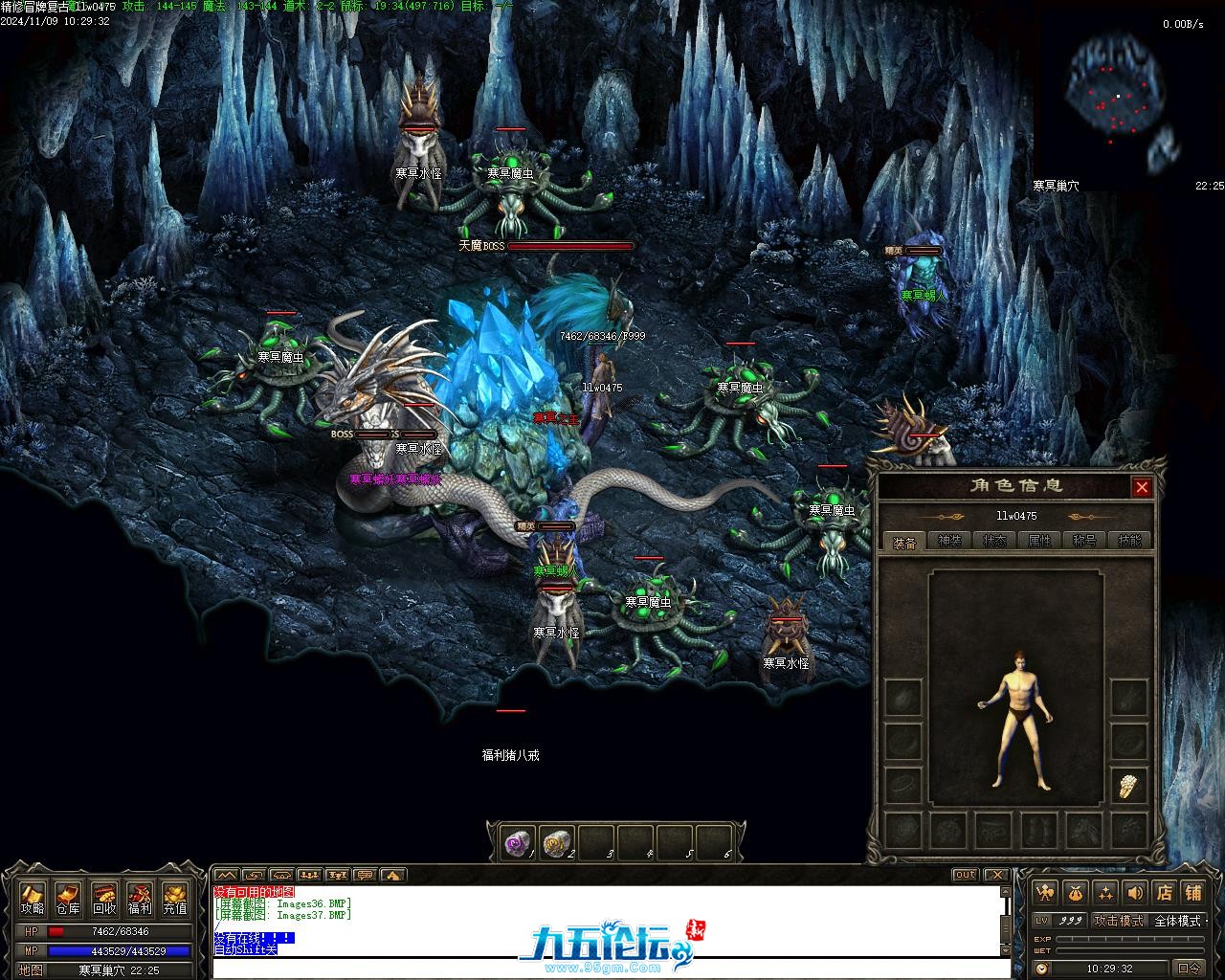The width and height of the screenshot is (1225, 980).
Task: Open the character panel warrior icon
Action: 1046,893
